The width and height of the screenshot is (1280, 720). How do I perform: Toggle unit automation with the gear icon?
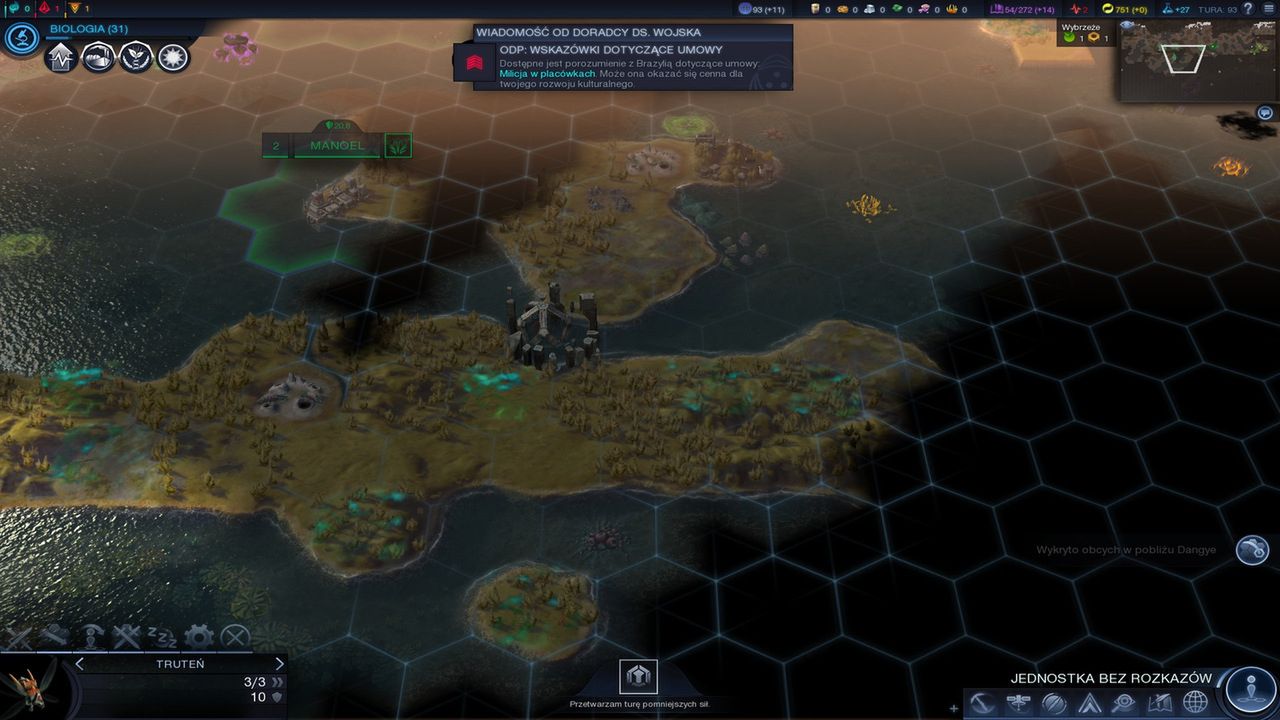point(200,635)
